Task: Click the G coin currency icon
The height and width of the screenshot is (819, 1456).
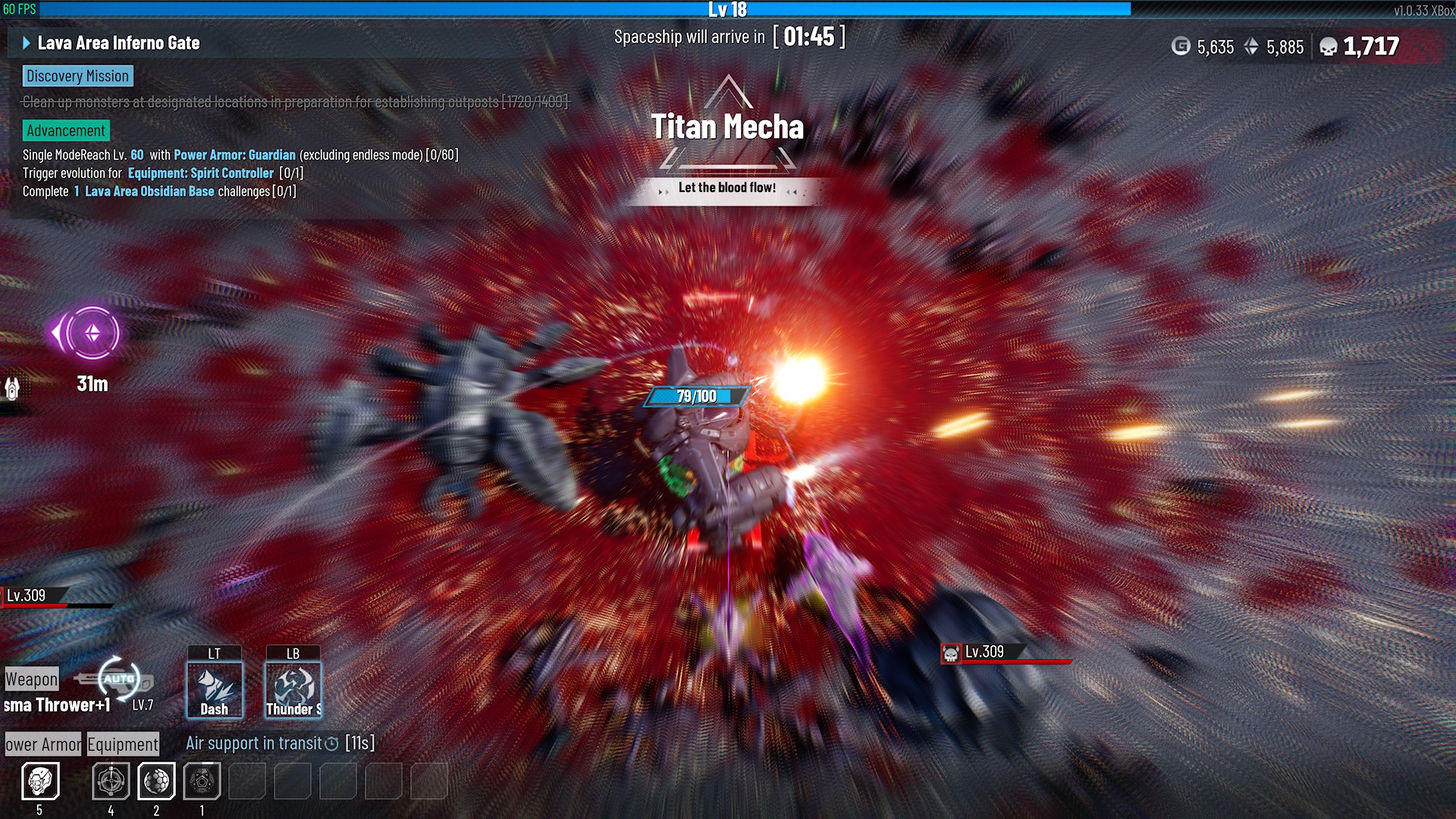Action: tap(1180, 46)
